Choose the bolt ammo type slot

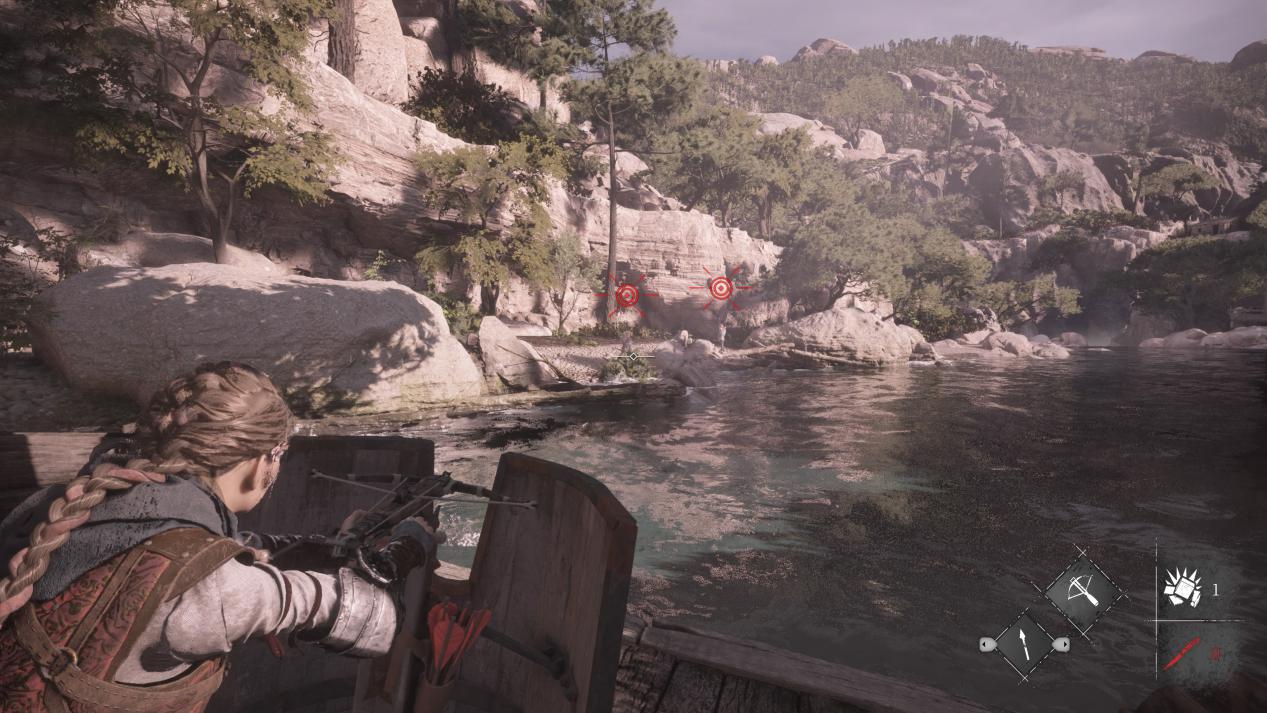[x=1025, y=644]
